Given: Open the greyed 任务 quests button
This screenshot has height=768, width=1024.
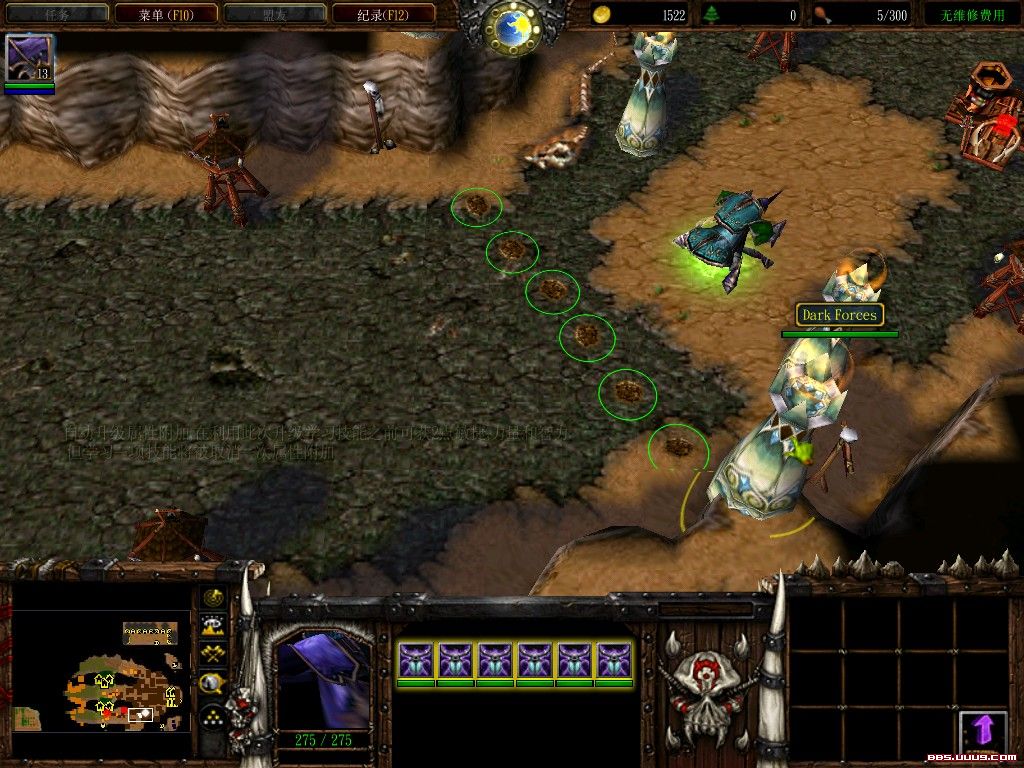Looking at the screenshot, I should point(56,14).
